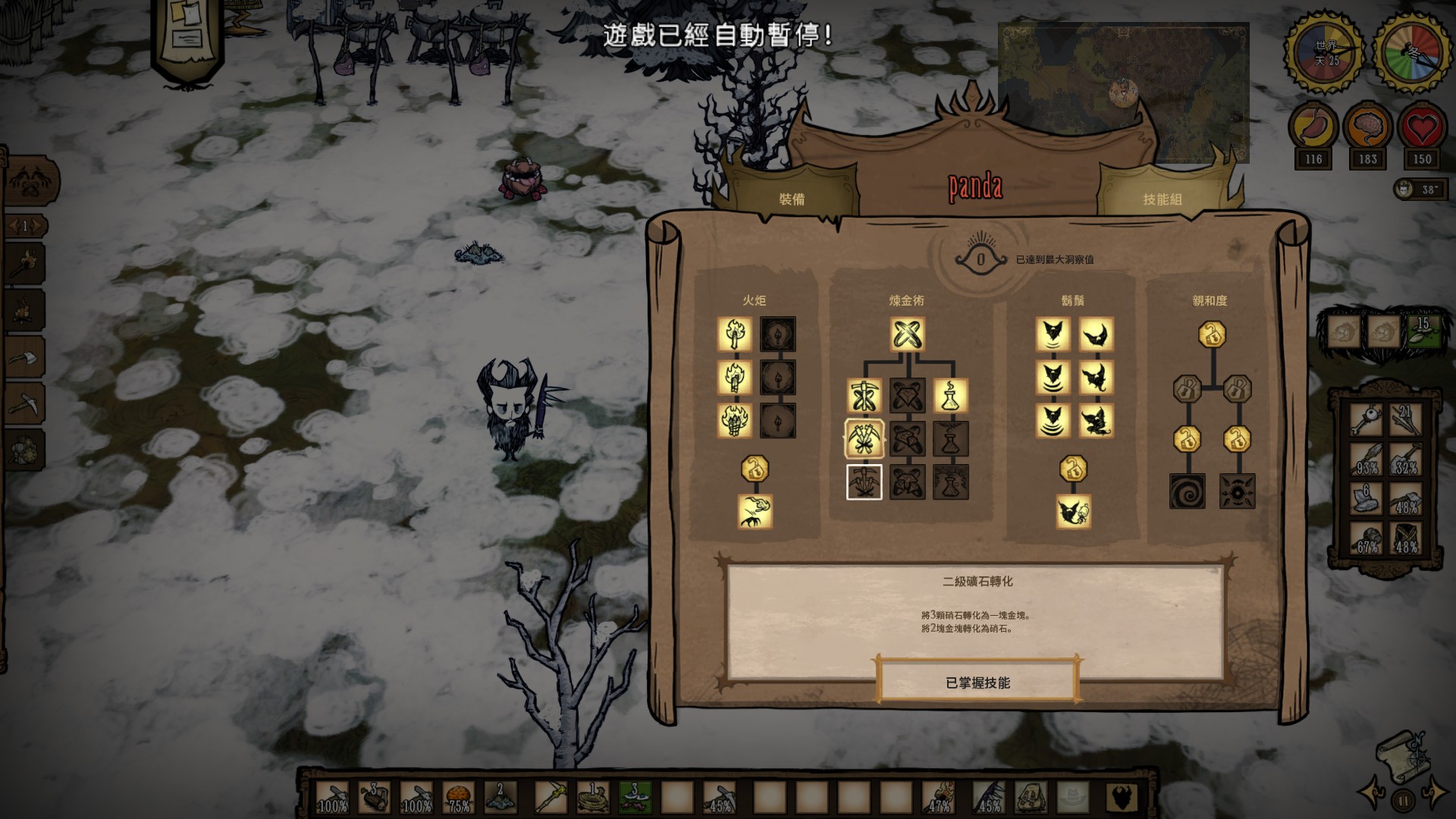
Task: Click the dark spiral affinity skill
Action: coord(1188,491)
